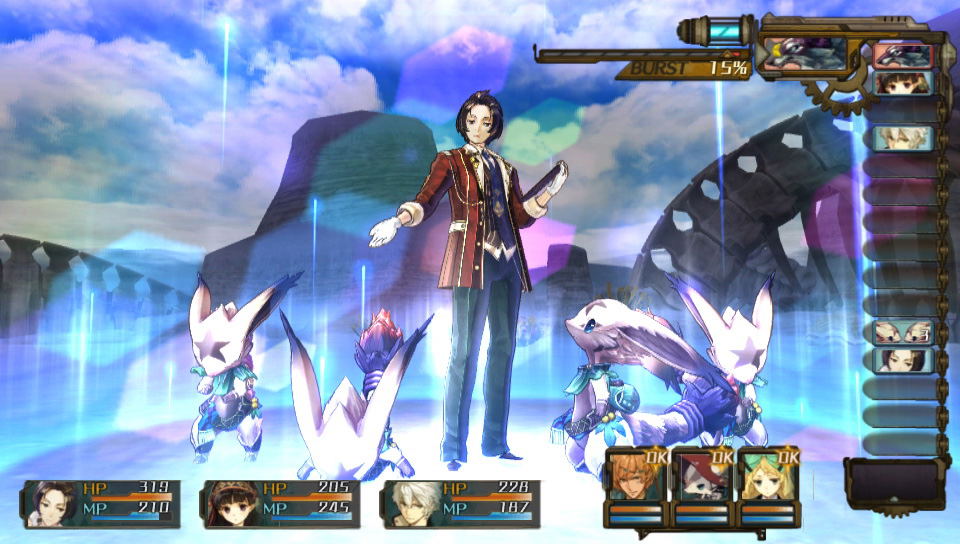The width and height of the screenshot is (960, 544).
Task: Click the twin-enemy portrait in turn order
Action: pyautogui.click(x=902, y=332)
